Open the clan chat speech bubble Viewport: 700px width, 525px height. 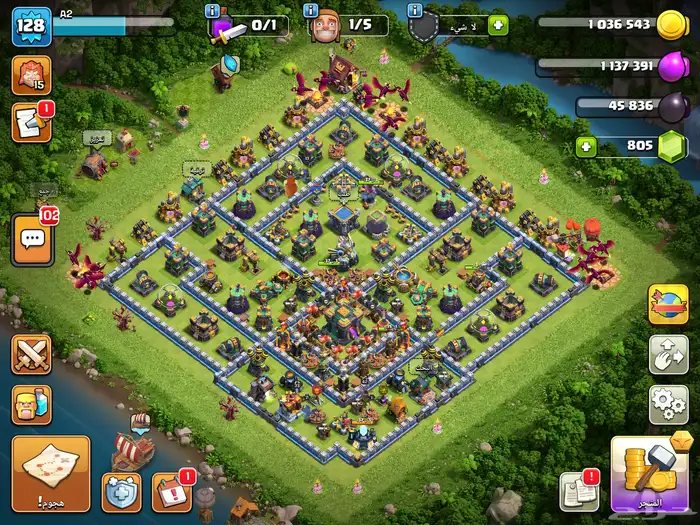(31, 239)
